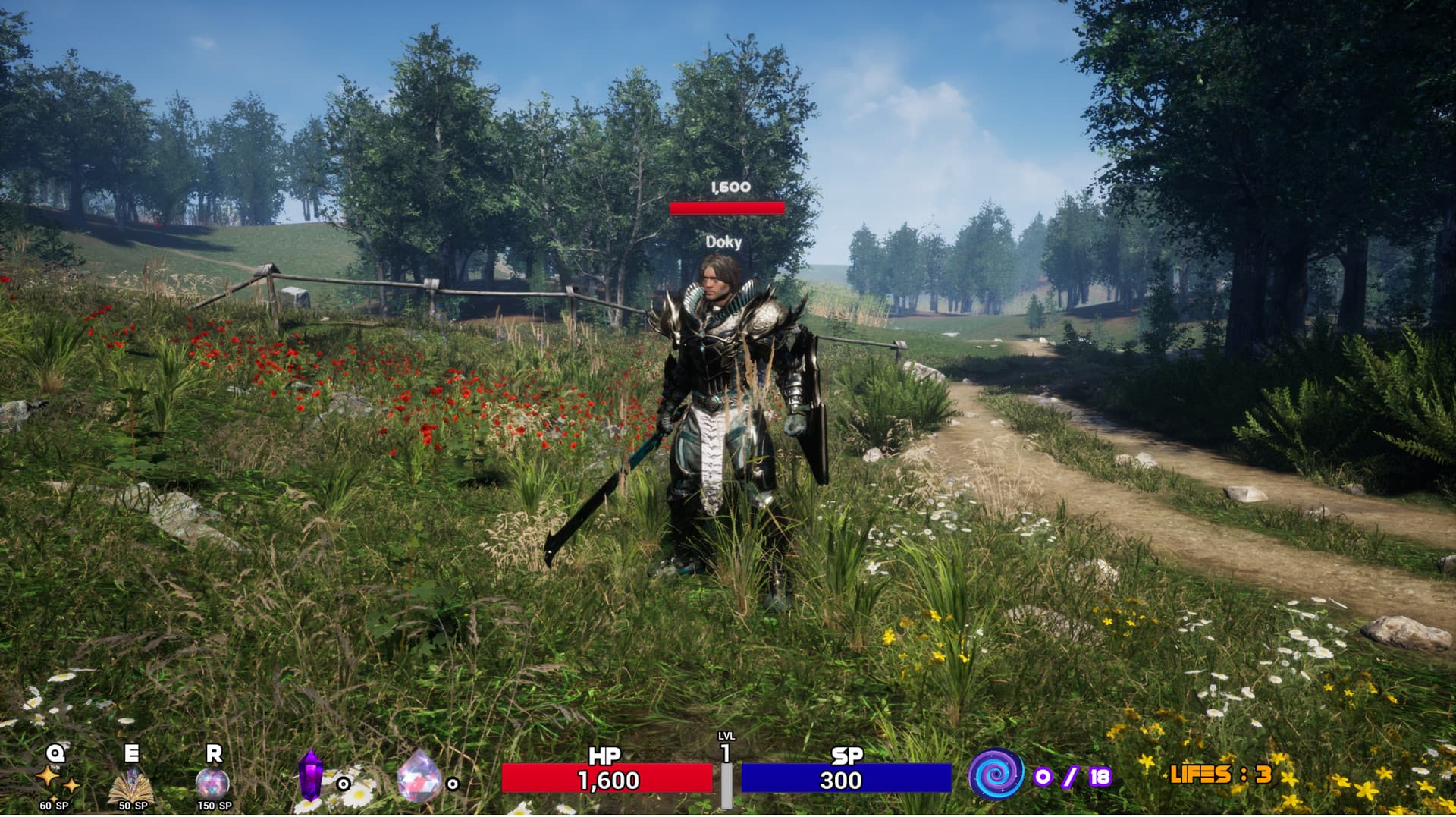Select the purple crystal item
The width and height of the screenshot is (1456, 817).
point(310,775)
